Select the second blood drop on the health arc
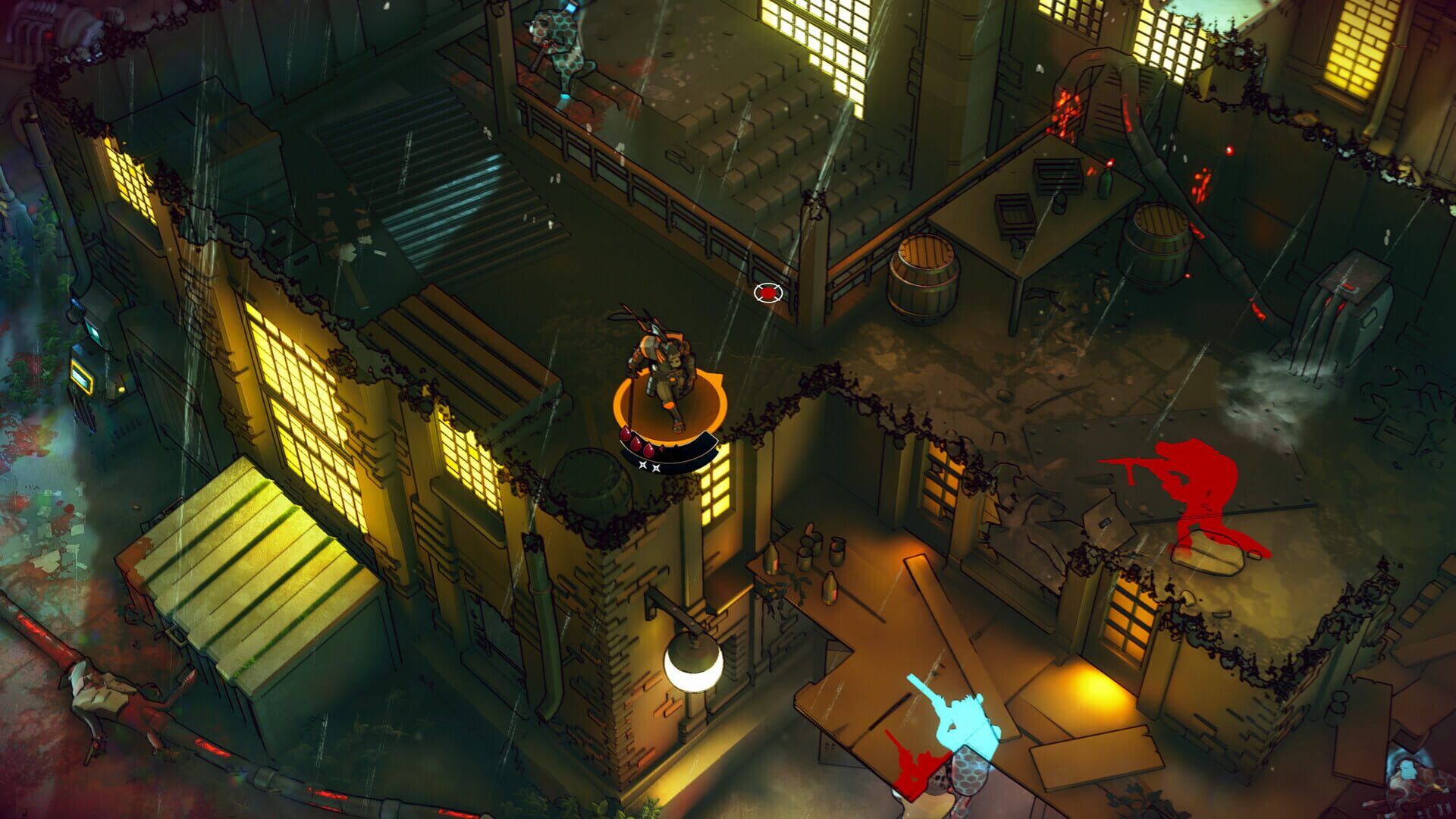This screenshot has width=1456, height=819. [635, 446]
